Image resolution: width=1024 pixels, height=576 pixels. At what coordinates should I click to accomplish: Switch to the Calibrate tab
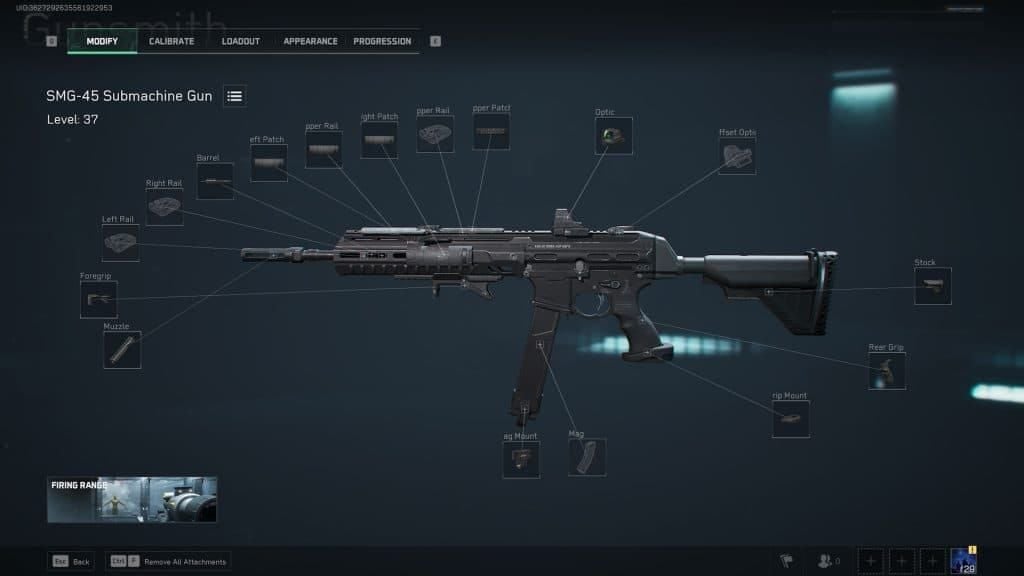point(171,41)
